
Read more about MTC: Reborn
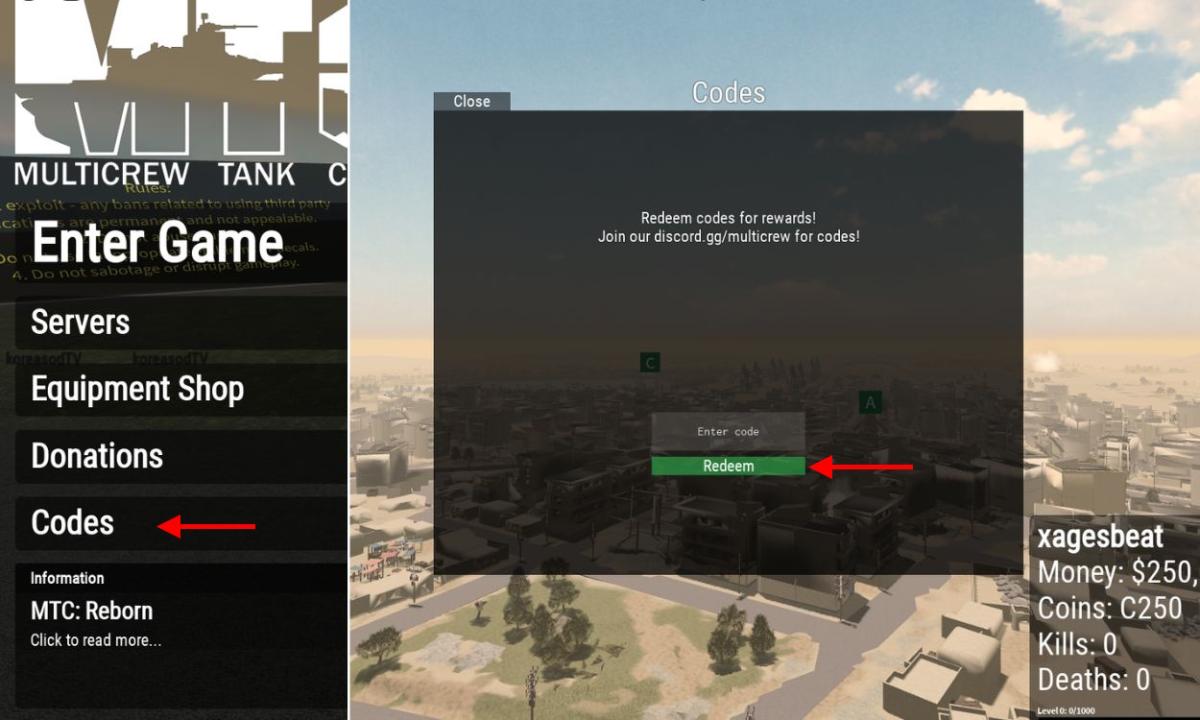pyautogui.click(x=95, y=640)
